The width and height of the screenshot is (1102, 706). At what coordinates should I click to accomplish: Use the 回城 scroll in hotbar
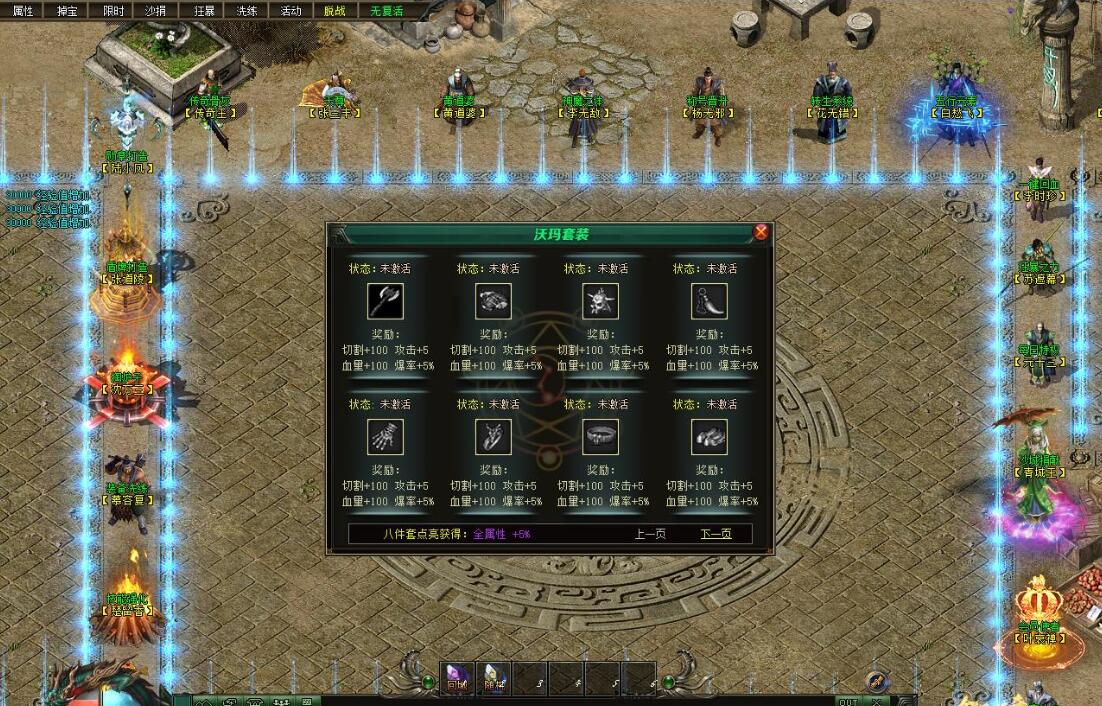pos(457,677)
